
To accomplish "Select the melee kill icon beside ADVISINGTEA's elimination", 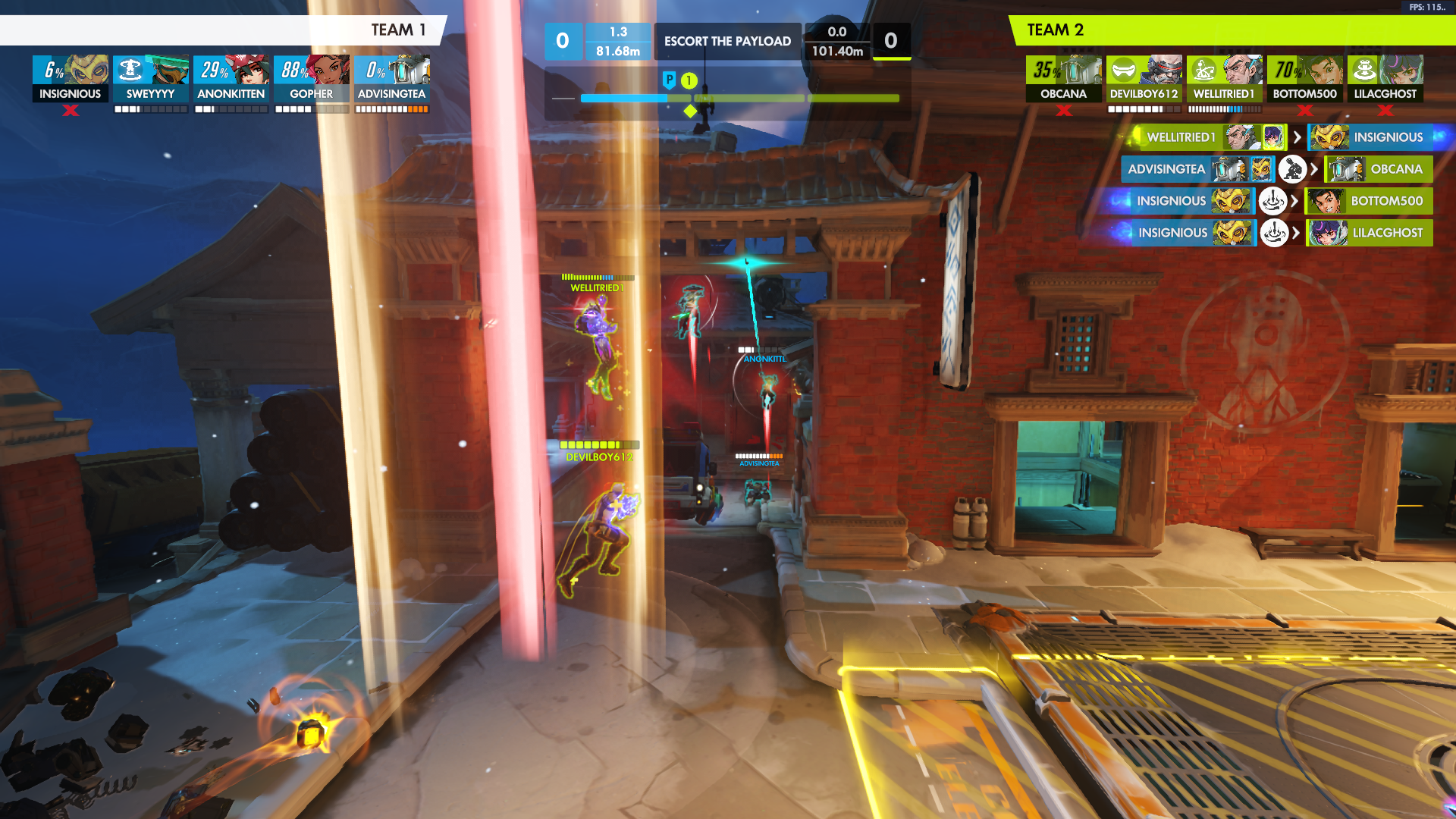I will 1292,170.
